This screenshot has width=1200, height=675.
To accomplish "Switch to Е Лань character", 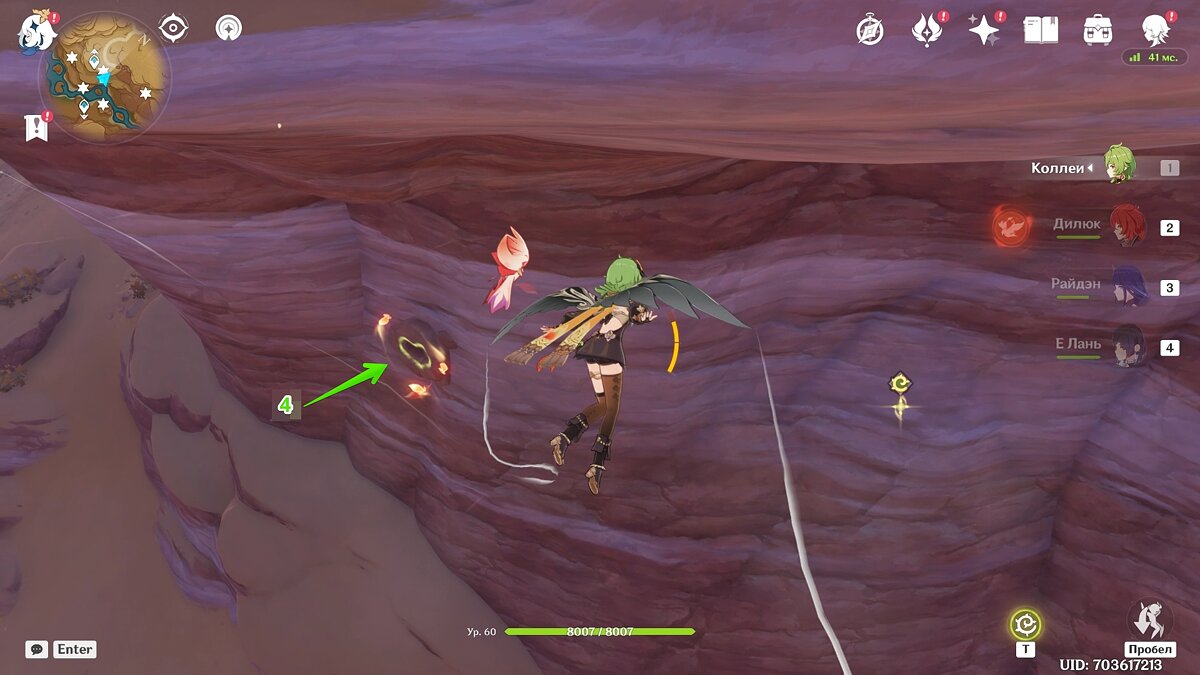I will coord(1126,346).
